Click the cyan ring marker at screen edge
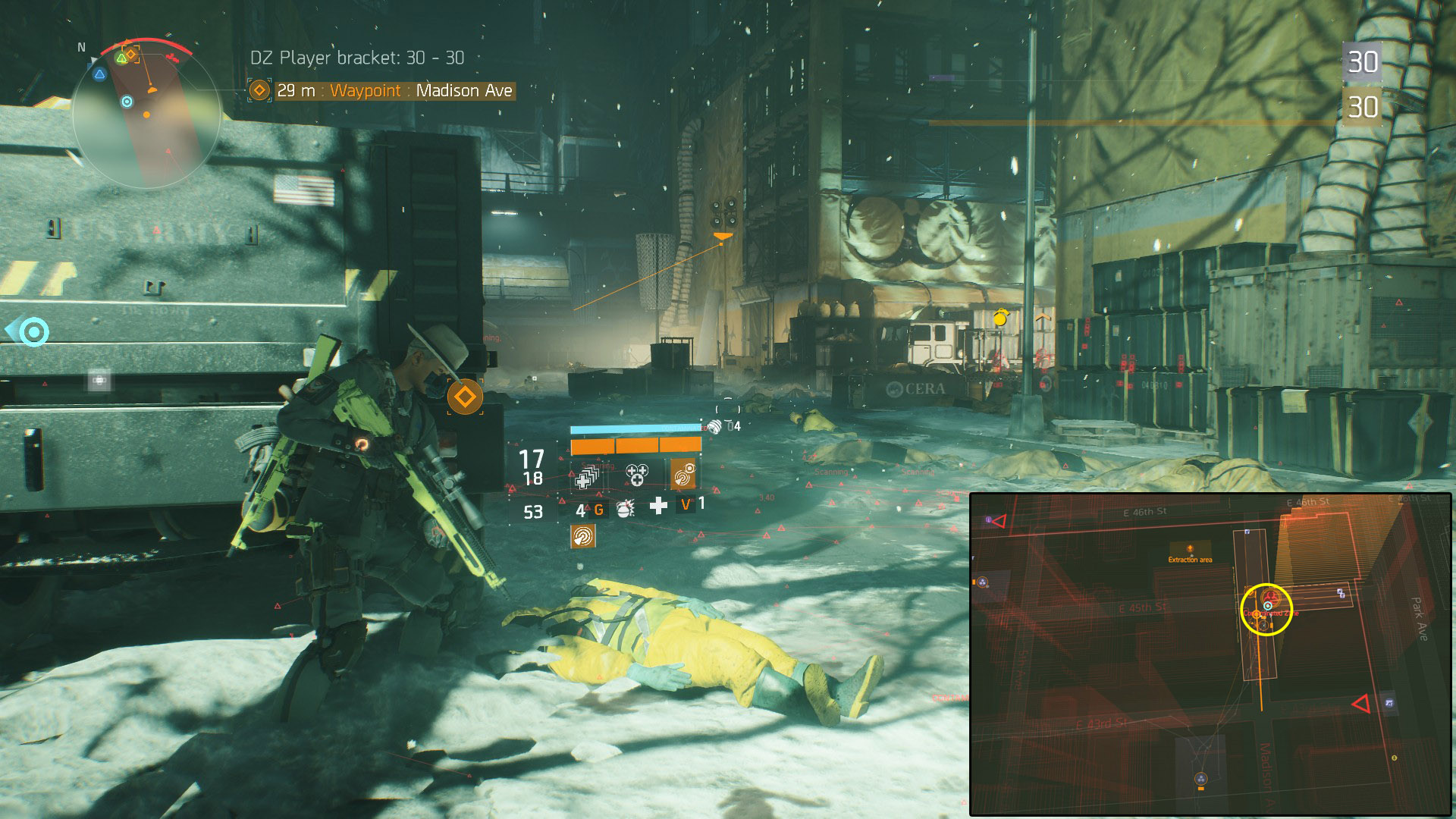1456x819 pixels. pyautogui.click(x=33, y=331)
